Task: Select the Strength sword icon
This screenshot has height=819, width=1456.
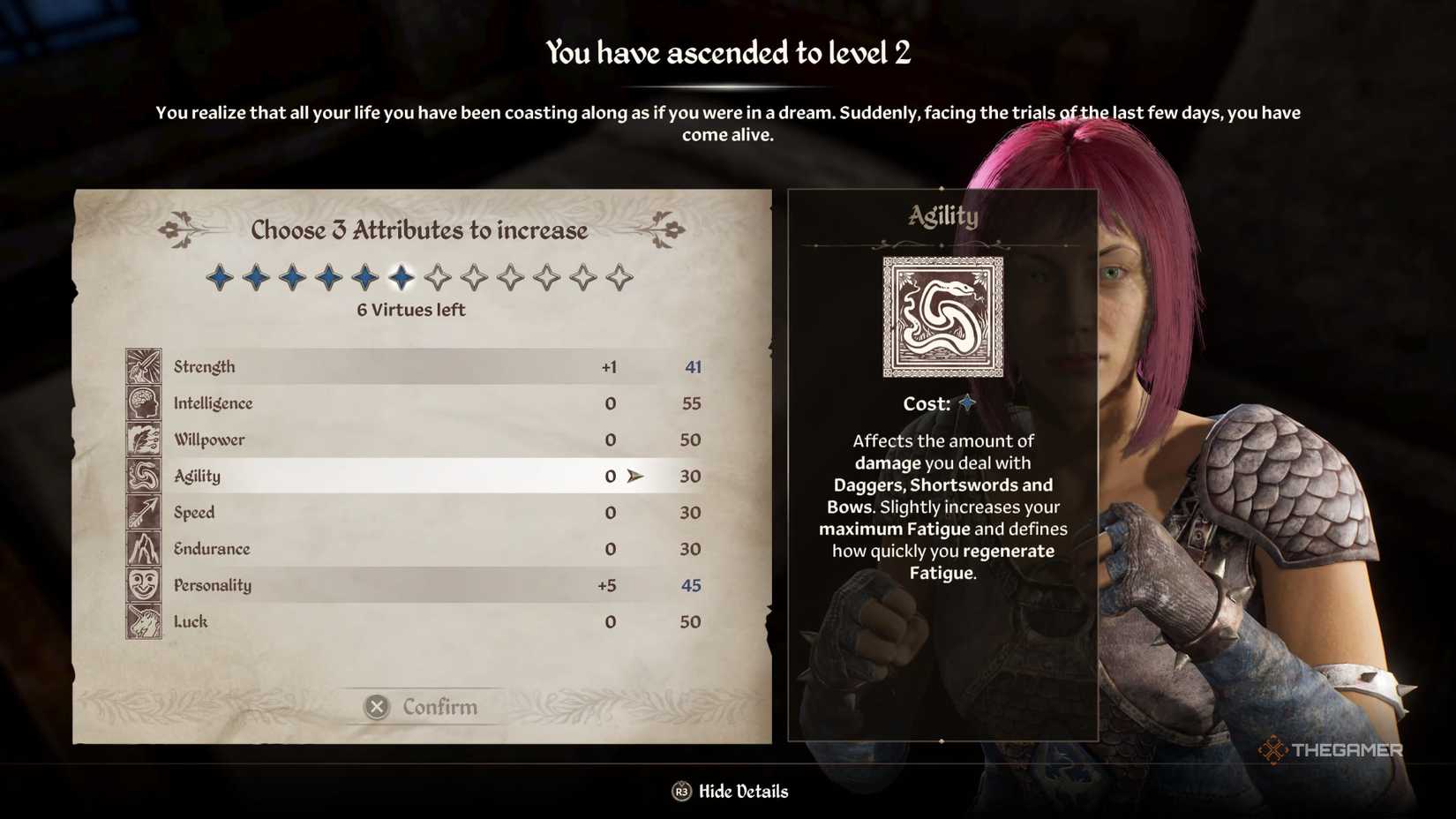Action: (144, 365)
